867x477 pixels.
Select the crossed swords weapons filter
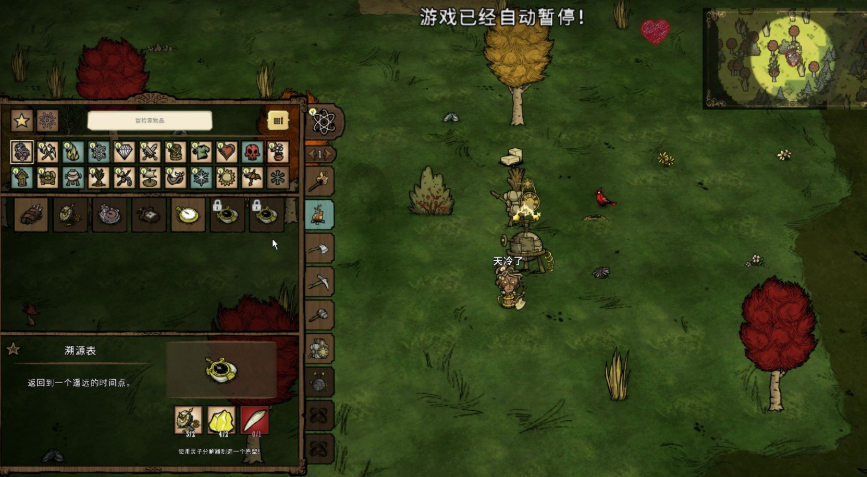(150, 152)
